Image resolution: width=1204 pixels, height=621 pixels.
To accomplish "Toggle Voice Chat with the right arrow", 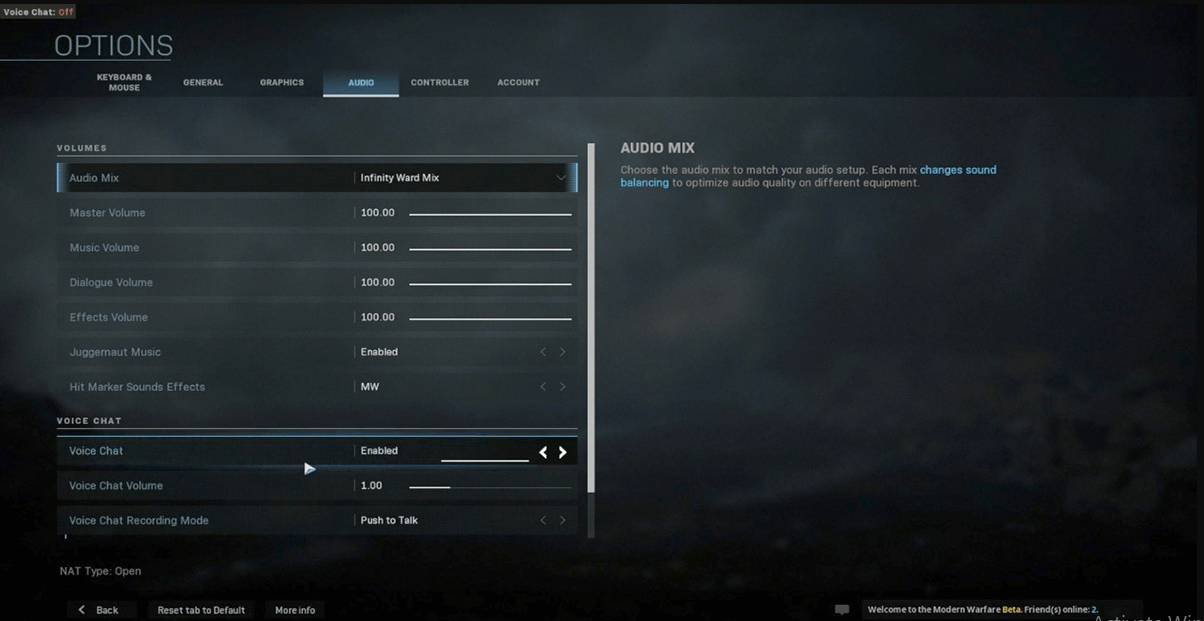I will tap(563, 452).
